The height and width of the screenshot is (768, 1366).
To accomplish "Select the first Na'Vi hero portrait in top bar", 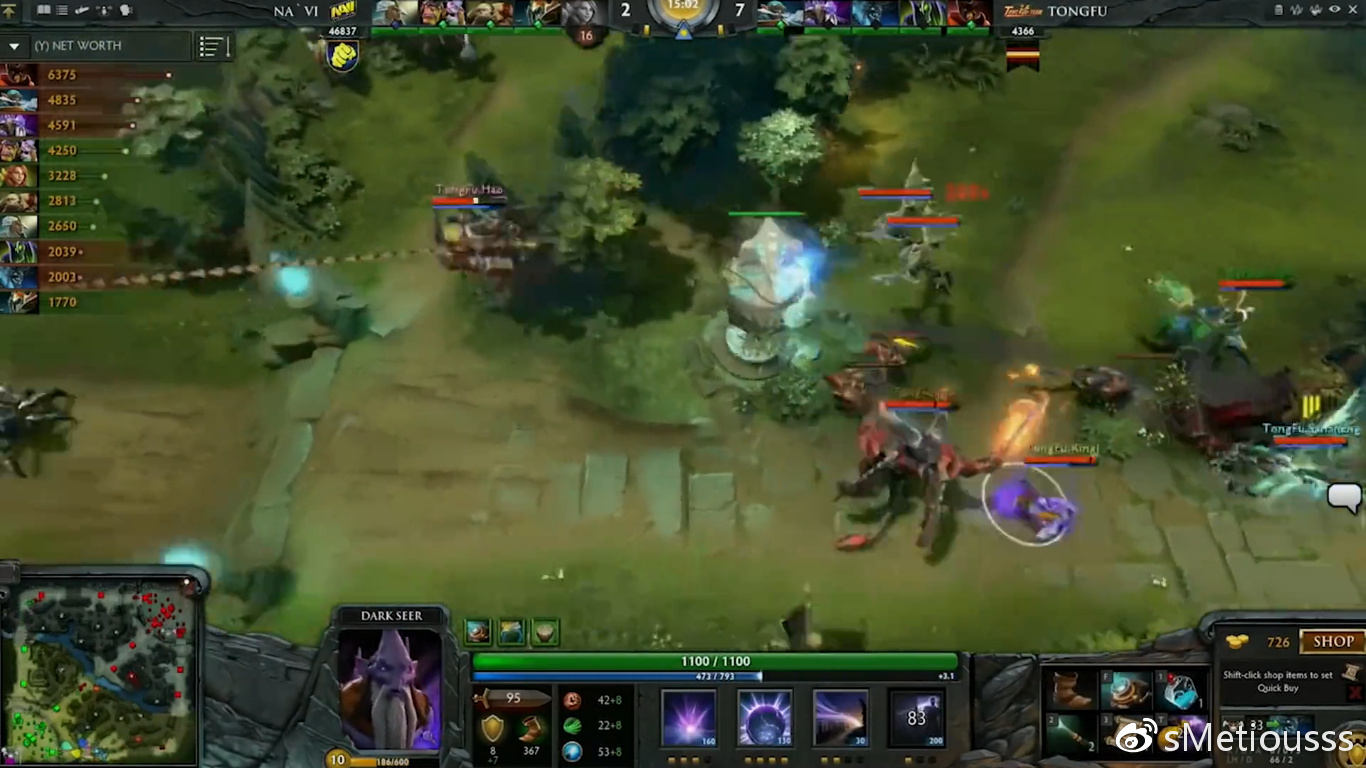I will tap(395, 12).
